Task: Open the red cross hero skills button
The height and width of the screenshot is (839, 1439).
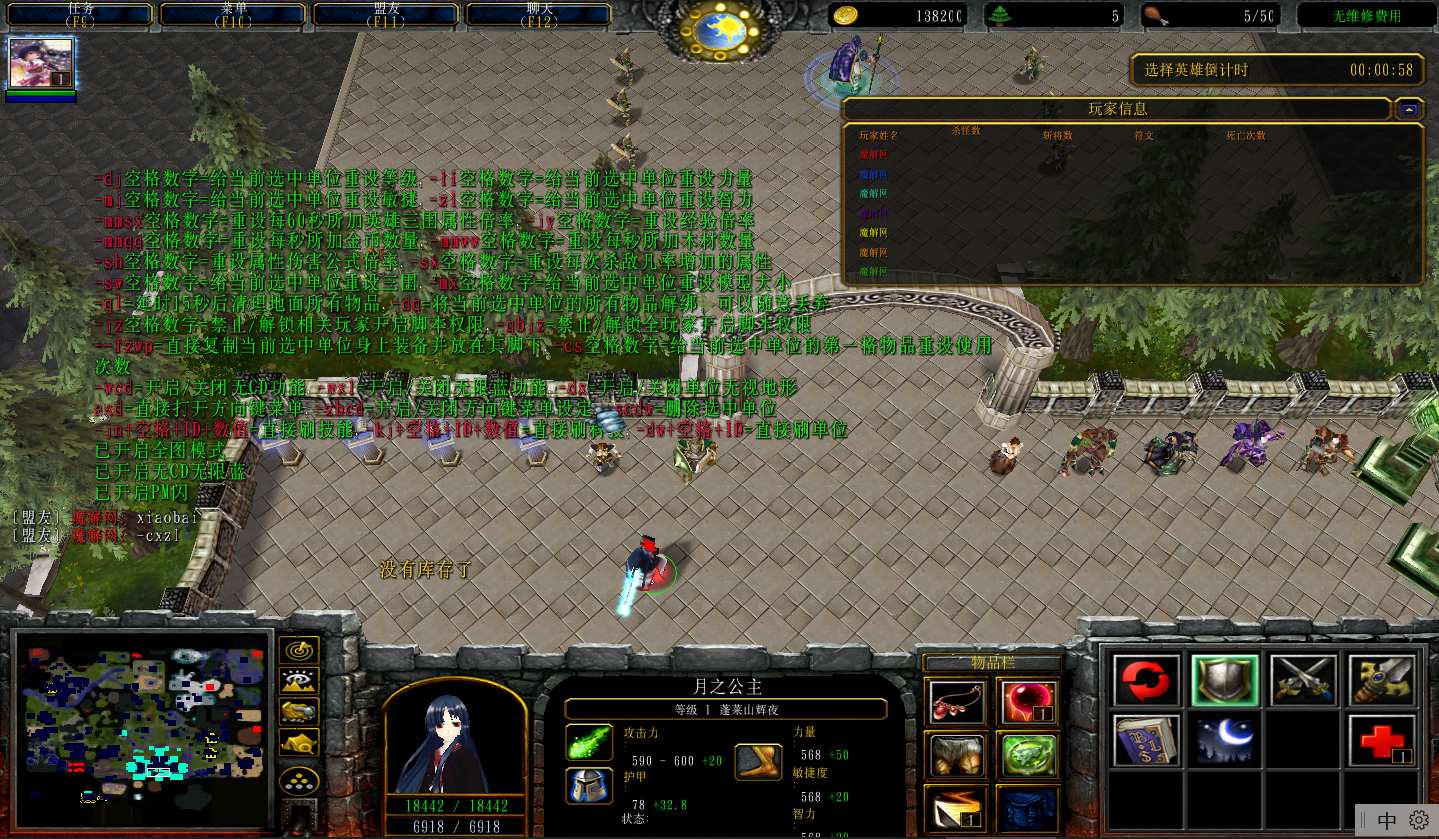Action: (1382, 741)
